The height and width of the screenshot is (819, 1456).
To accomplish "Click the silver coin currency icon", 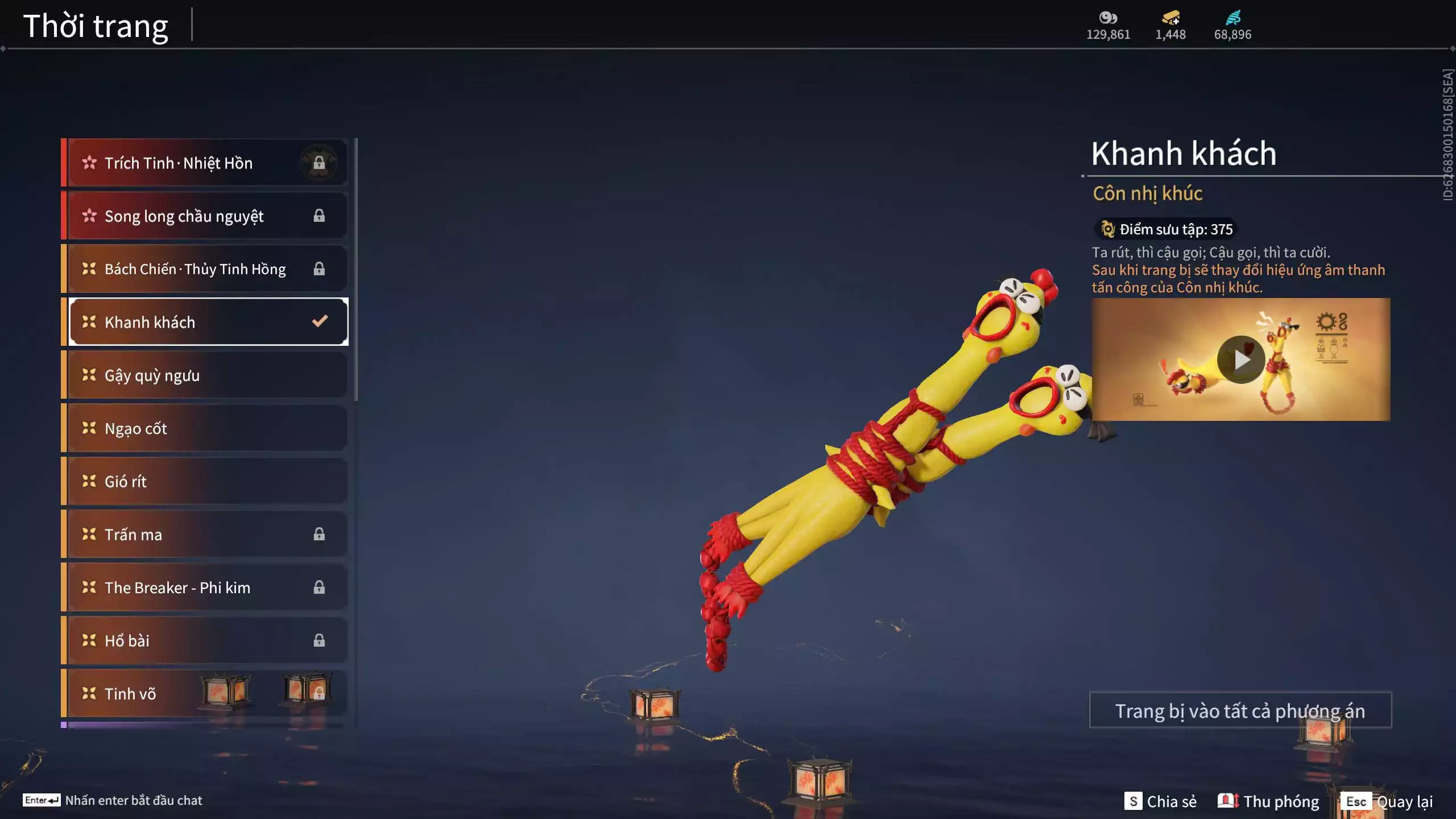I will click(x=1108, y=18).
